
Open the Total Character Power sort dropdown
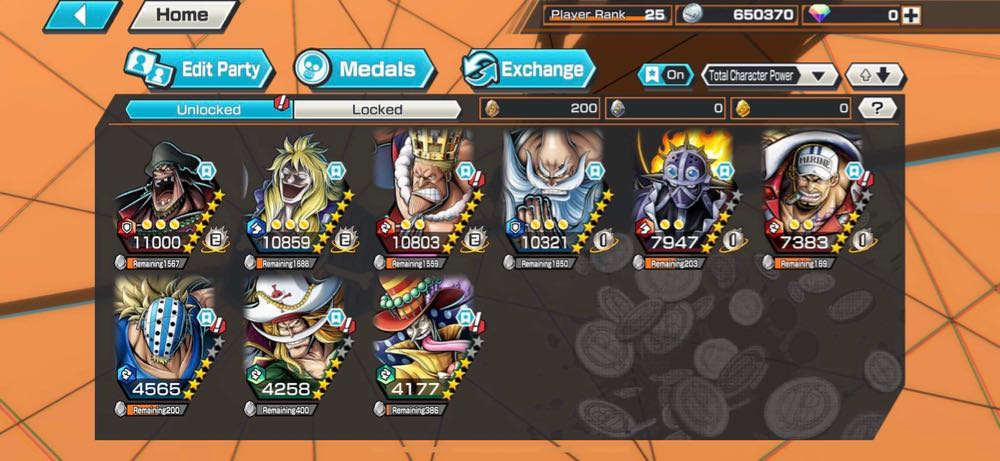point(769,75)
